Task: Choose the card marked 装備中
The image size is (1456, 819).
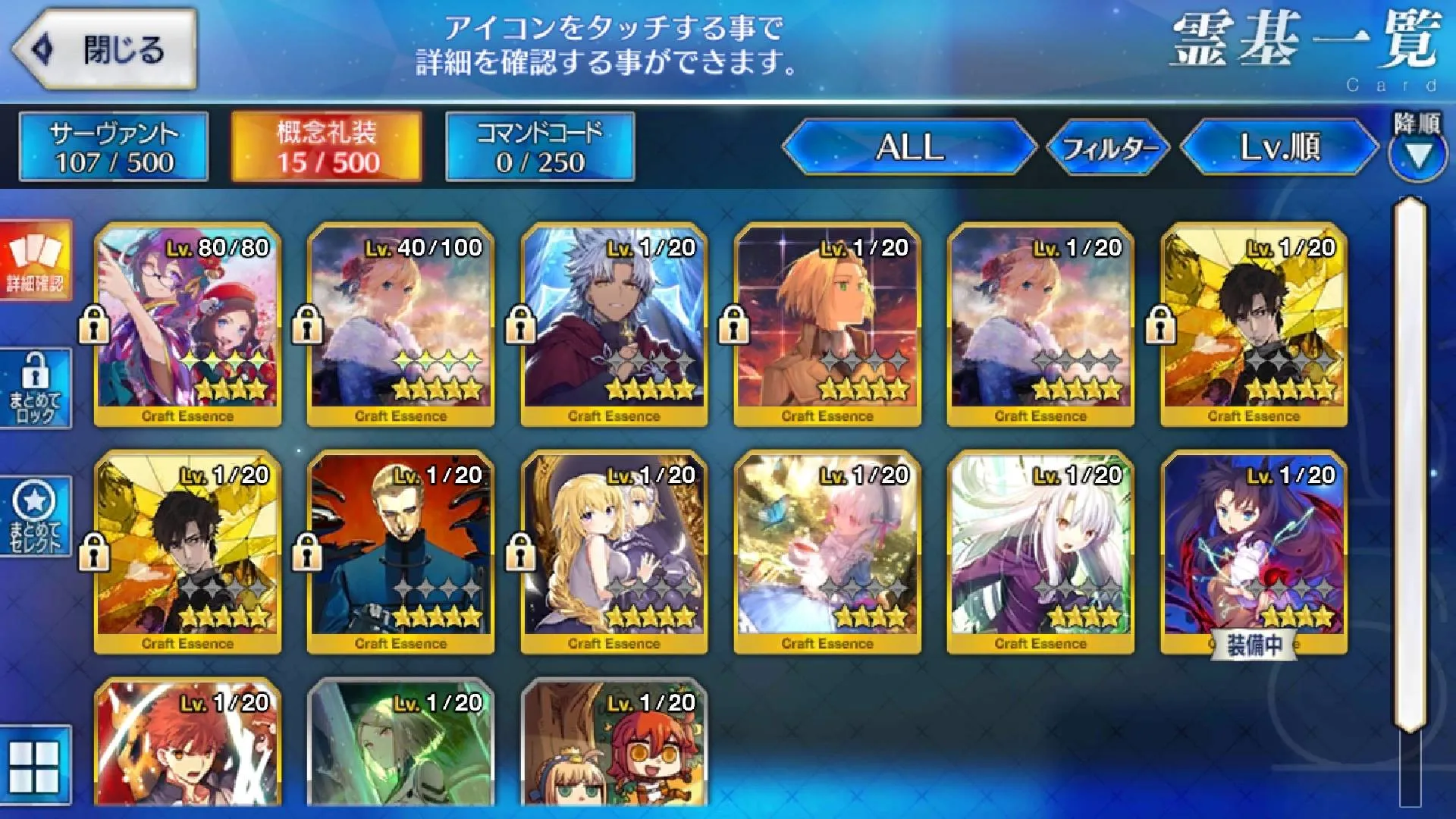Action: 1254,552
